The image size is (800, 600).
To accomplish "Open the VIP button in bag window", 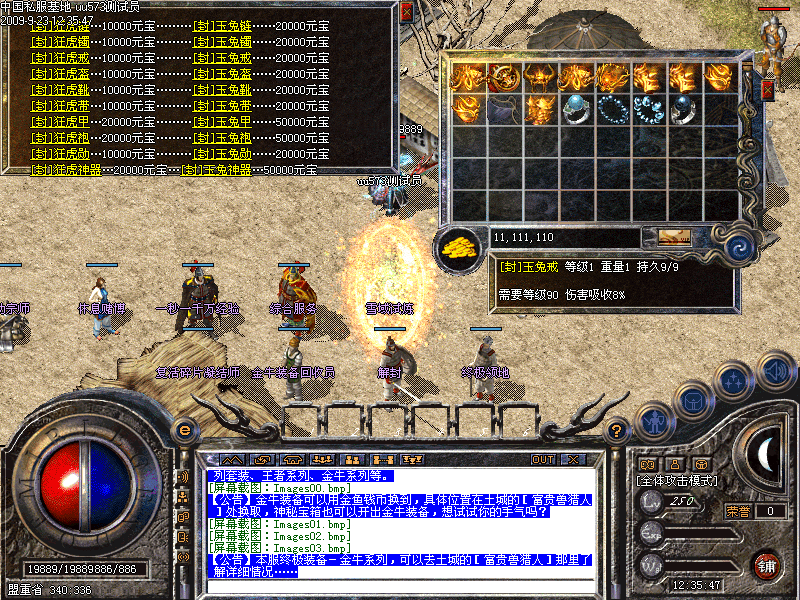I will [673, 237].
